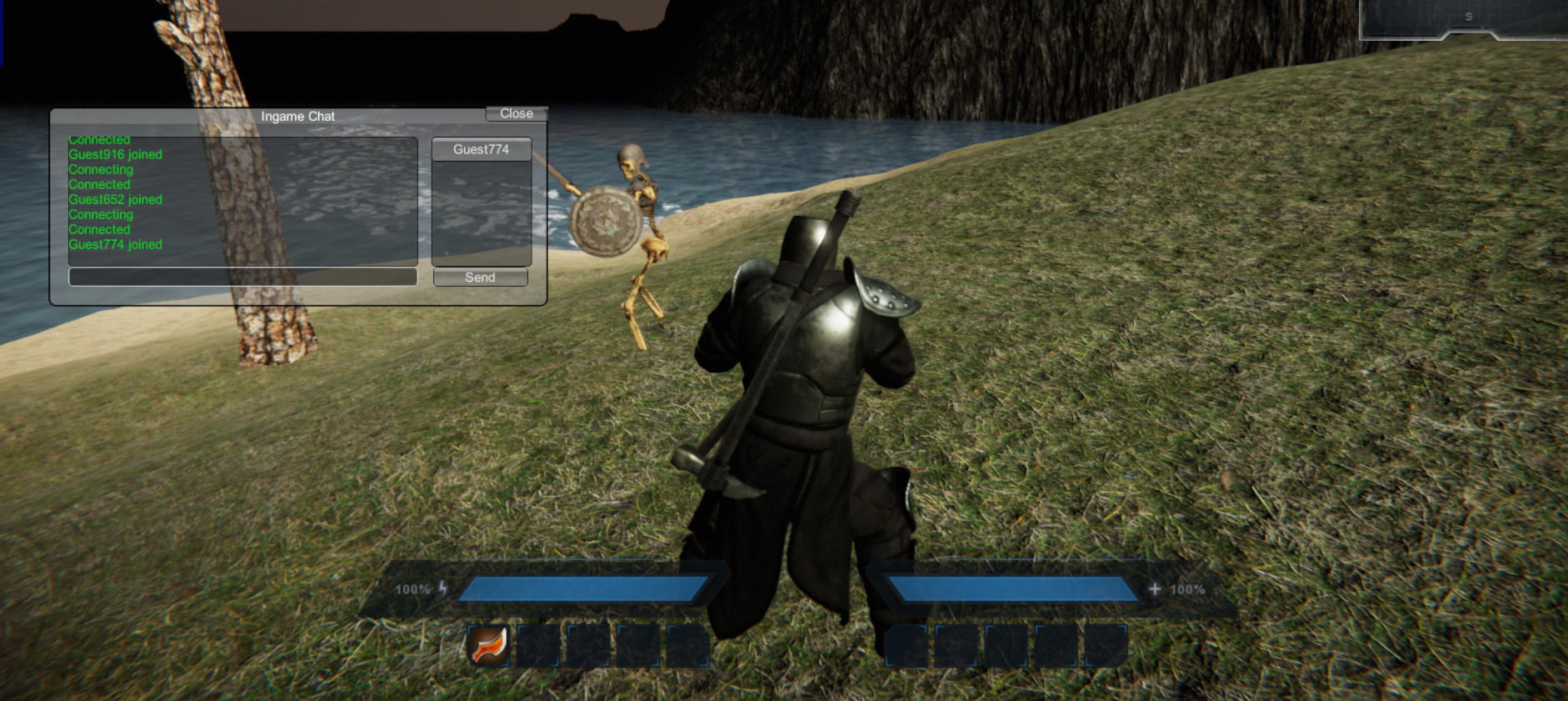Viewport: 1568px width, 701px height.
Task: Close the Ingame Chat window
Action: (x=516, y=113)
